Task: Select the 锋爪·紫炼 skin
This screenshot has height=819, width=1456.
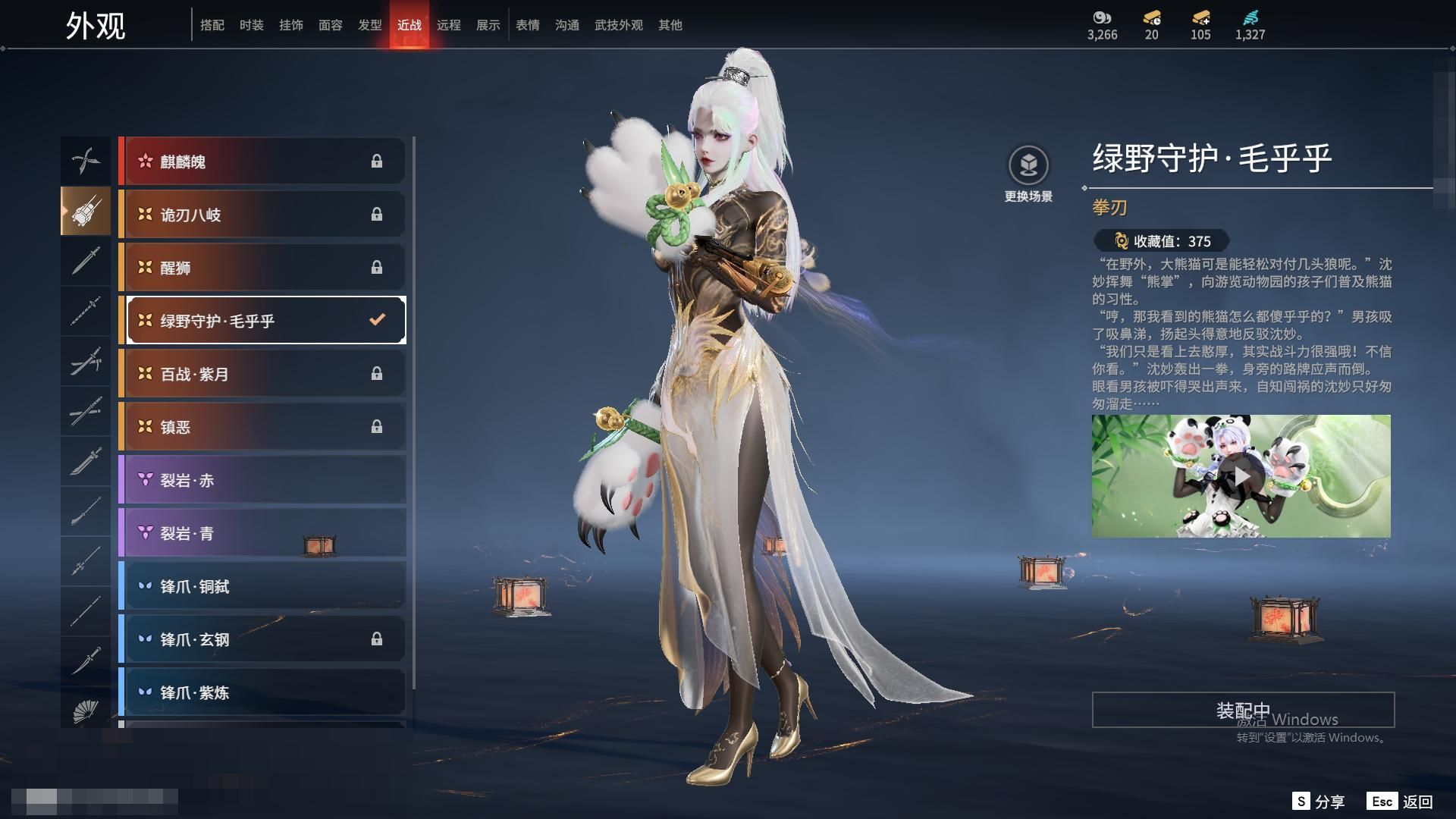Action: tap(262, 692)
